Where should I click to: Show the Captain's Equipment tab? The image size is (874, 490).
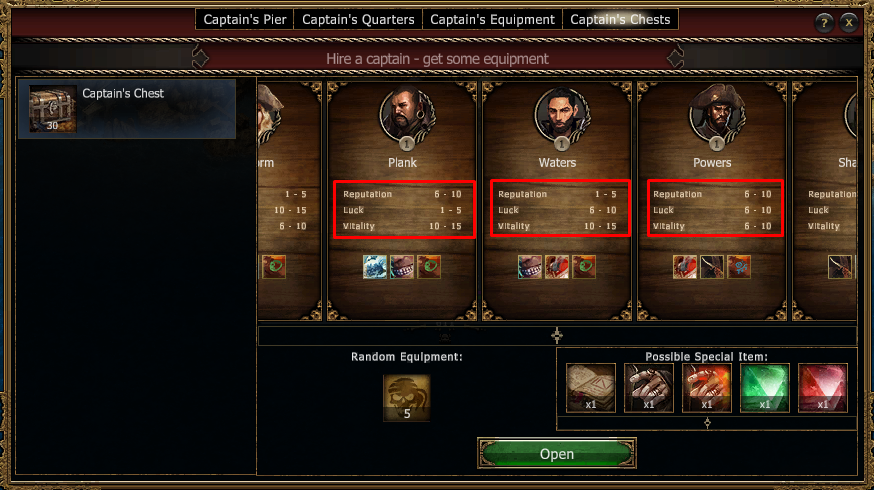(492, 19)
